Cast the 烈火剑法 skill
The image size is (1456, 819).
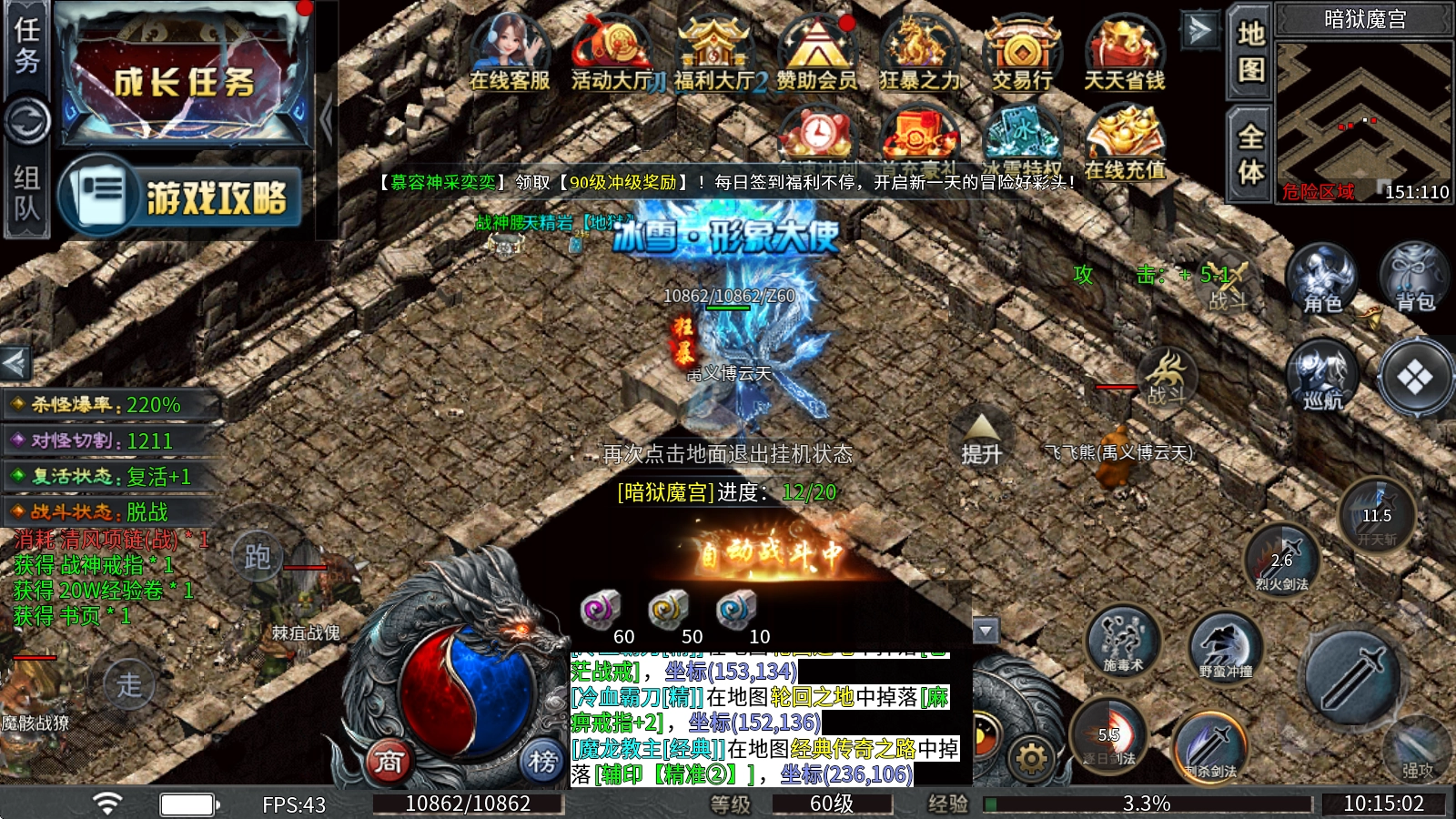point(1282,558)
